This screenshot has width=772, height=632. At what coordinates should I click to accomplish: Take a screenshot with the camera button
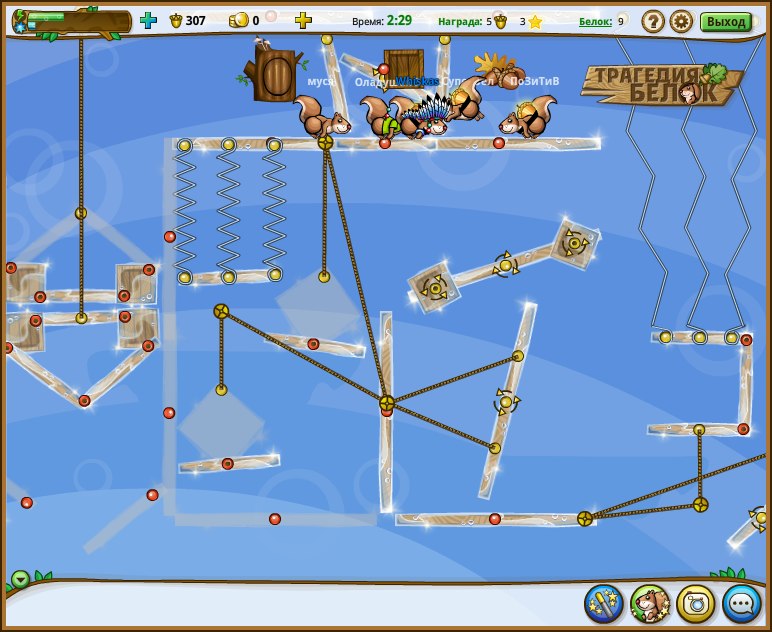[x=696, y=603]
